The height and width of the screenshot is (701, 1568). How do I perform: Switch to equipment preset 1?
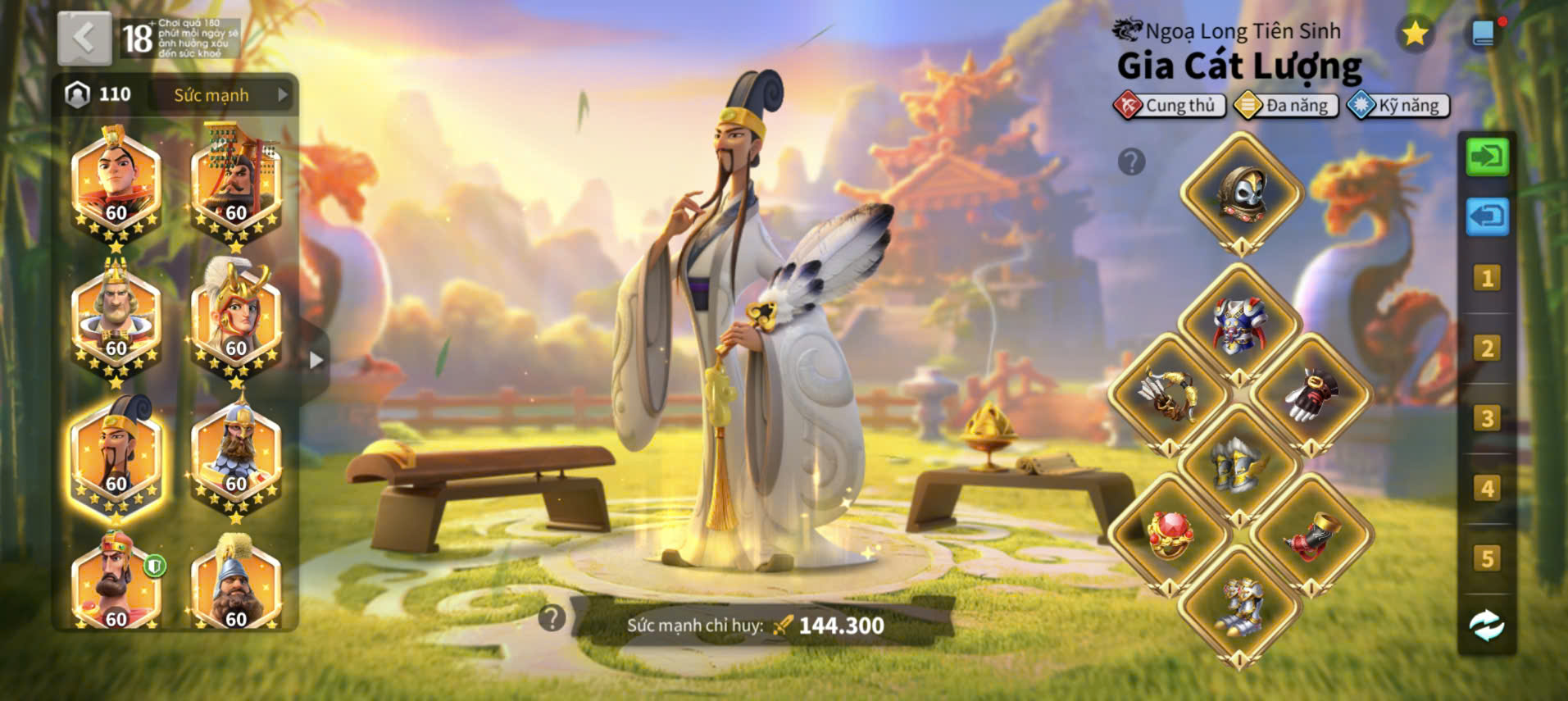(1487, 279)
